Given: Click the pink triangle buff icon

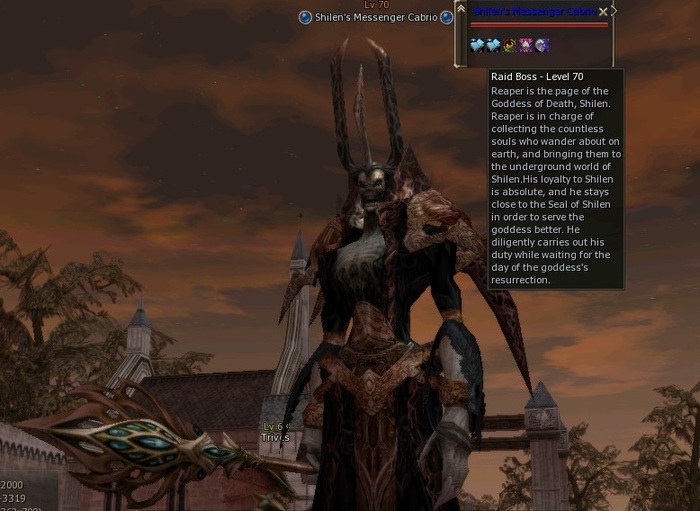Looking at the screenshot, I should [526, 45].
